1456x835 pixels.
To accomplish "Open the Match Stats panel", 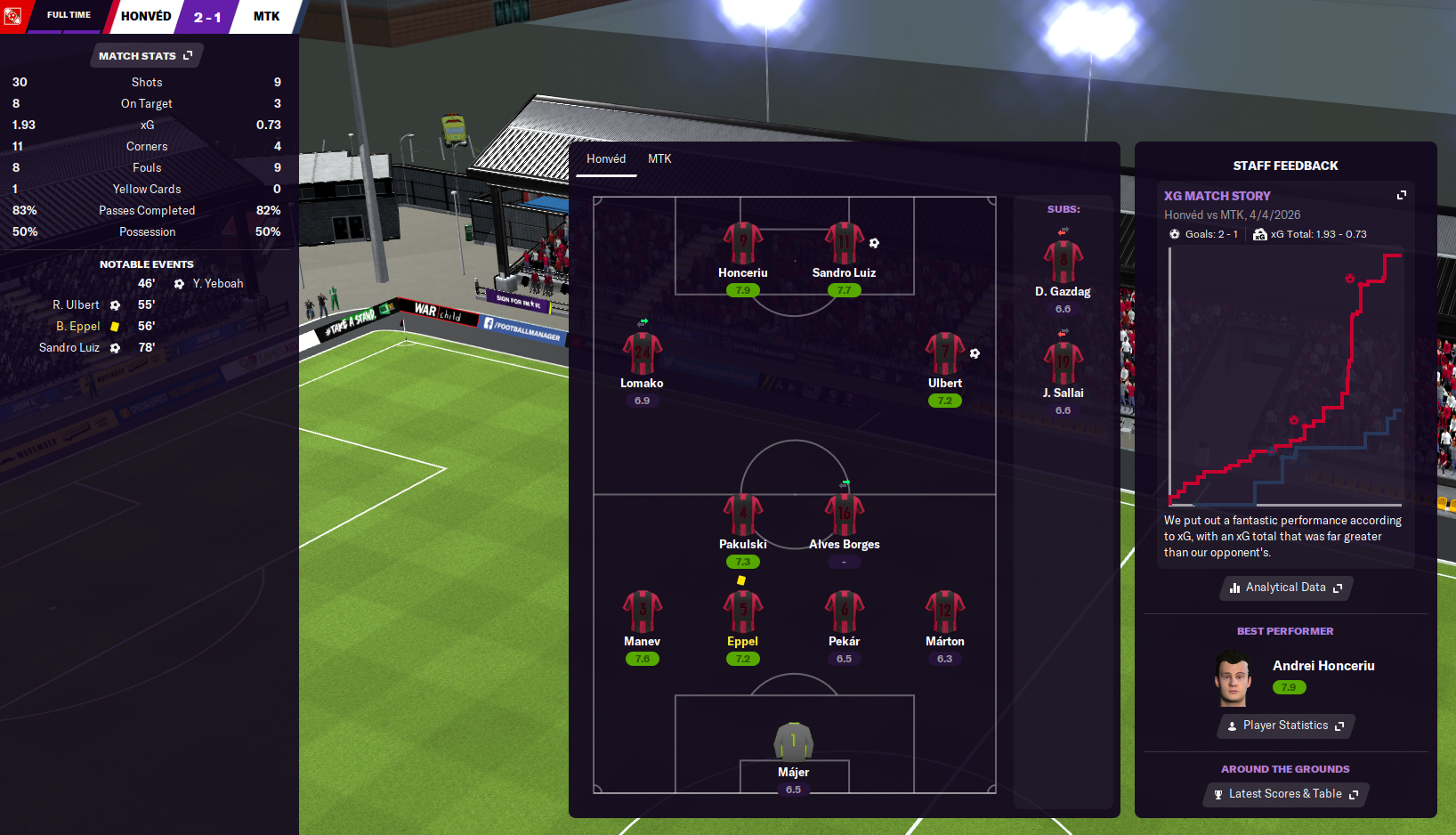I will [146, 56].
